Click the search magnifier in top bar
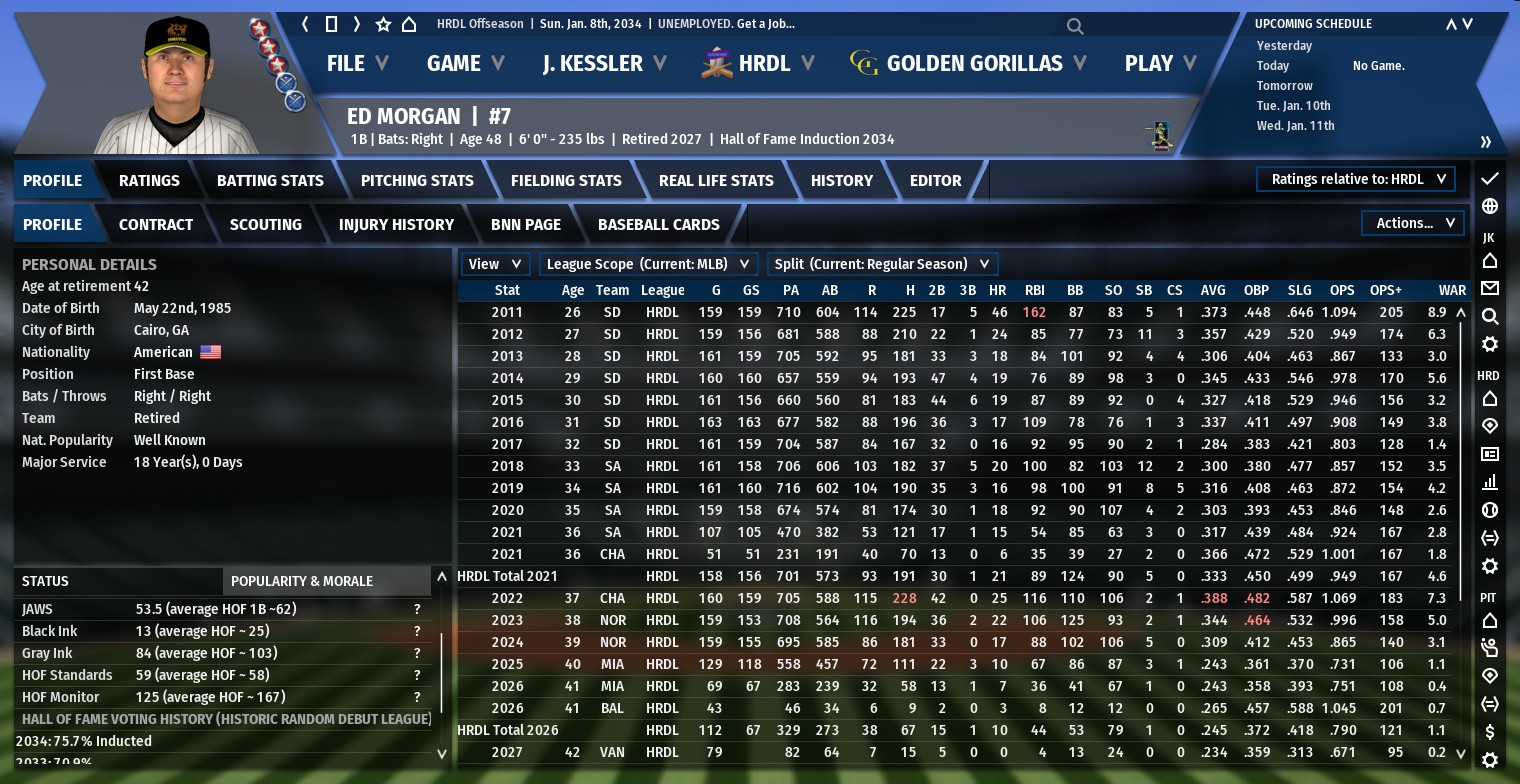Viewport: 1520px width, 784px height. coord(1075,26)
